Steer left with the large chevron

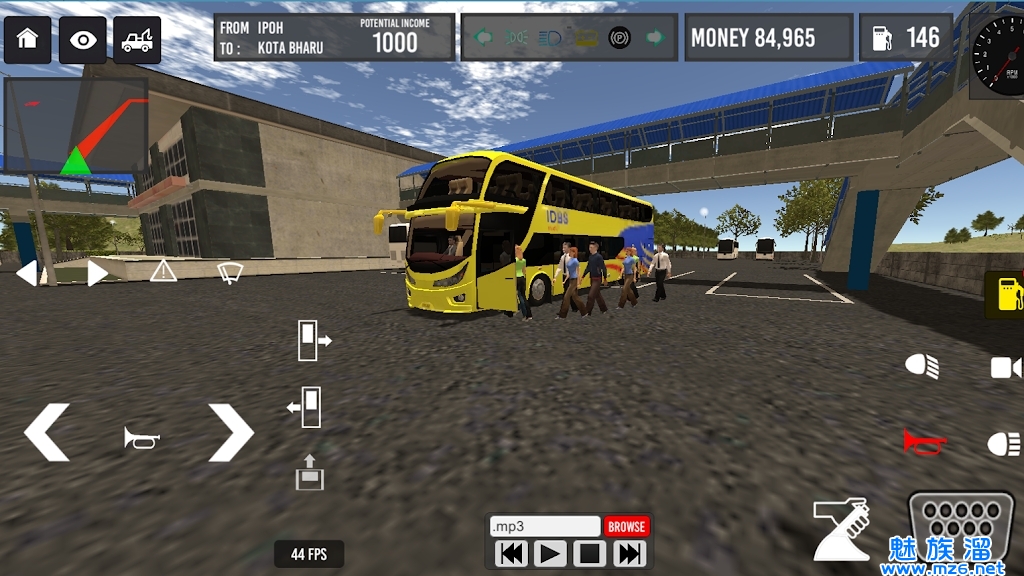[x=47, y=432]
